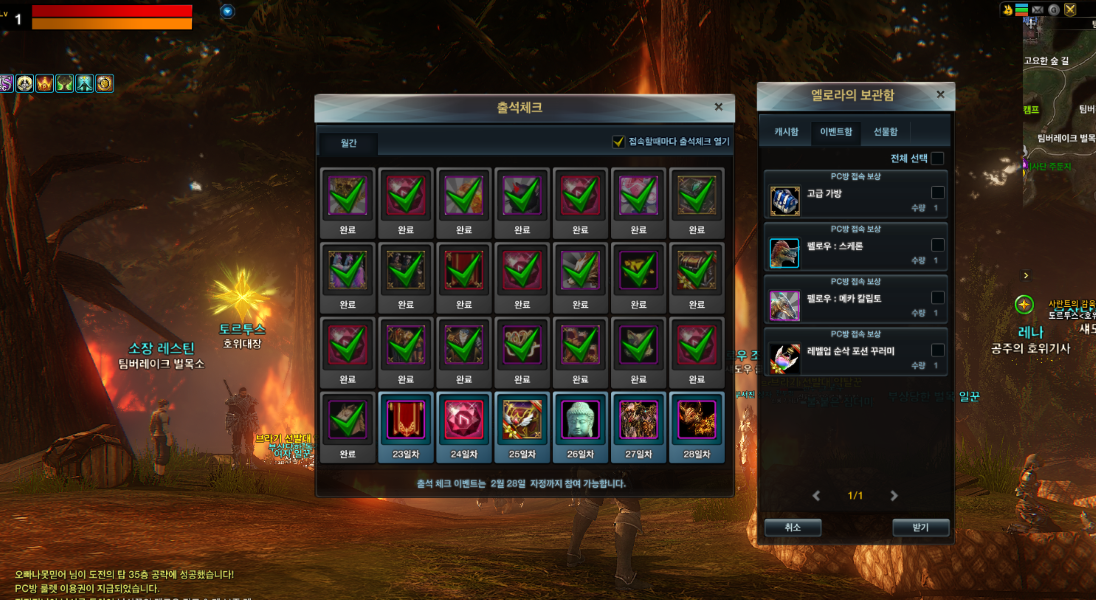This screenshot has height=600, width=1096.
Task: Click the 받기 receive button
Action: [920, 527]
